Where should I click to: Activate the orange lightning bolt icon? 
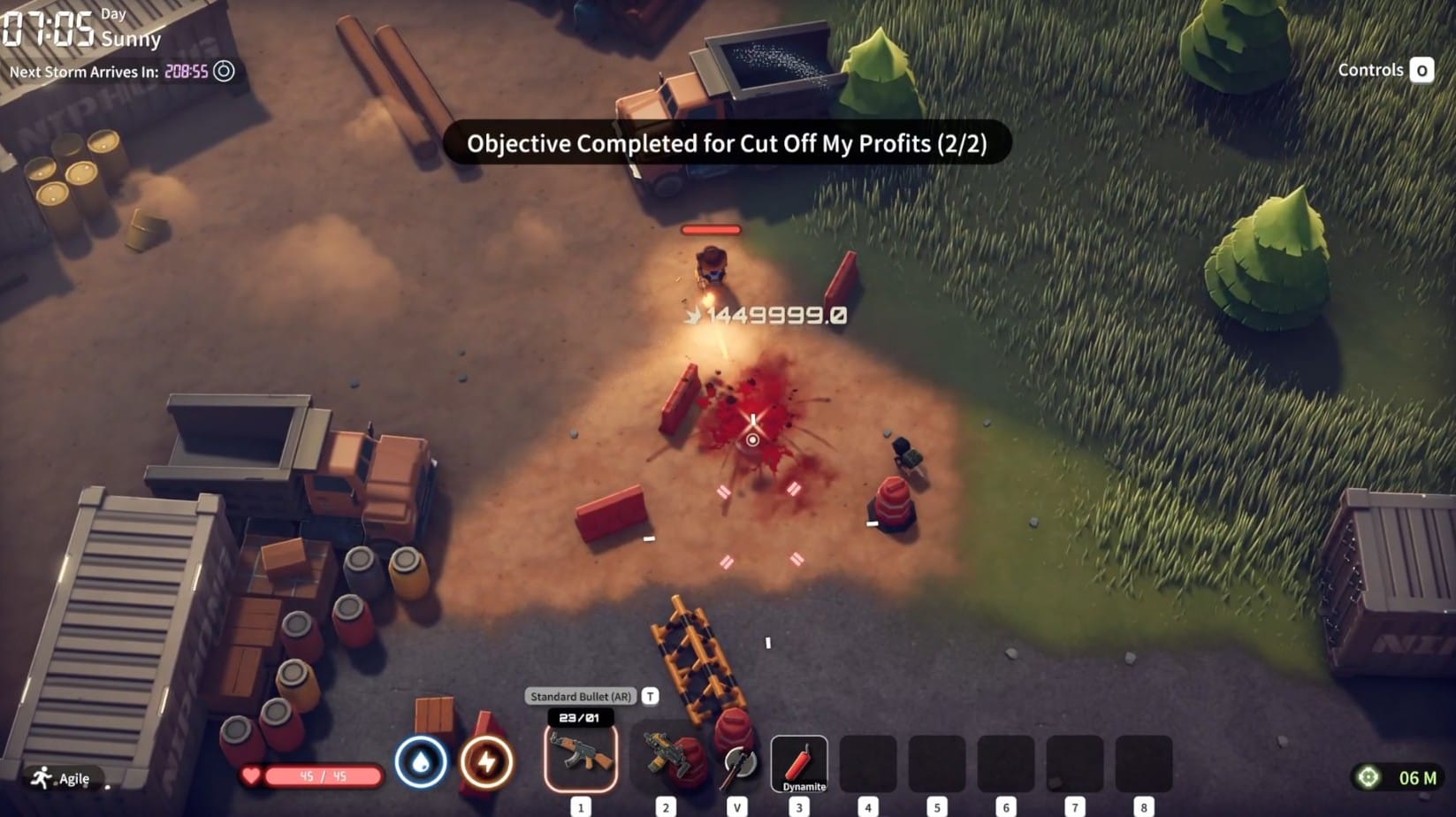(486, 761)
